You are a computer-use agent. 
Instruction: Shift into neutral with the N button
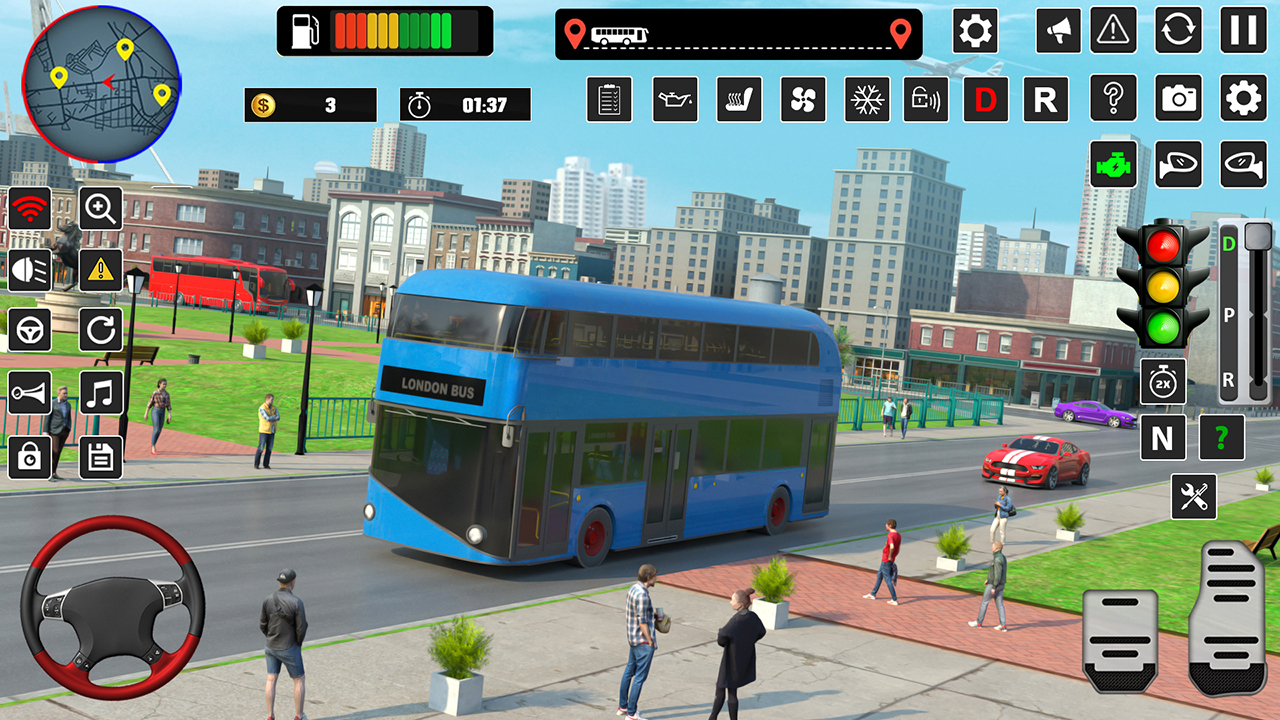pyautogui.click(x=1163, y=438)
